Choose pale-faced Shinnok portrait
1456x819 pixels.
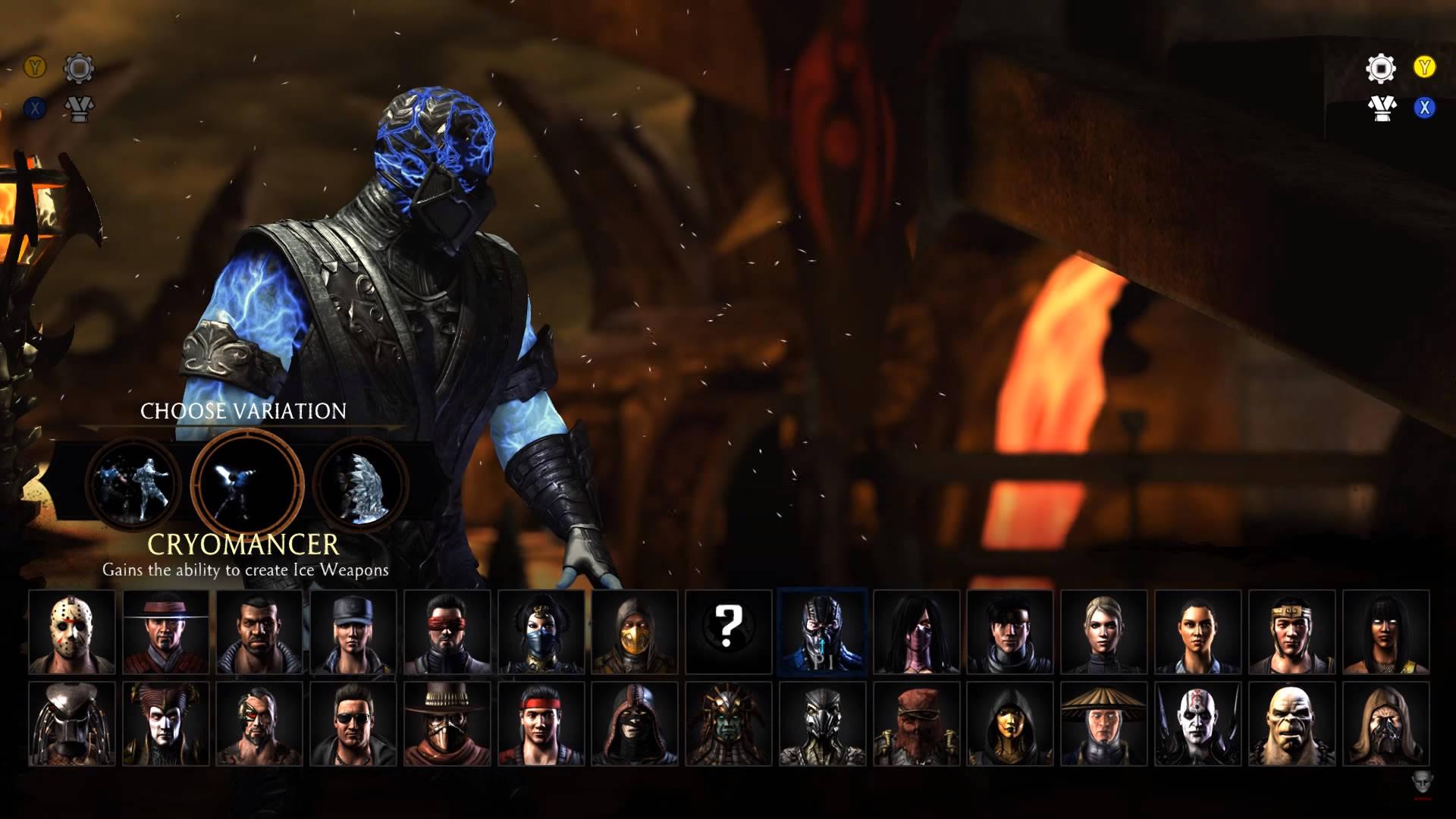pyautogui.click(x=166, y=723)
